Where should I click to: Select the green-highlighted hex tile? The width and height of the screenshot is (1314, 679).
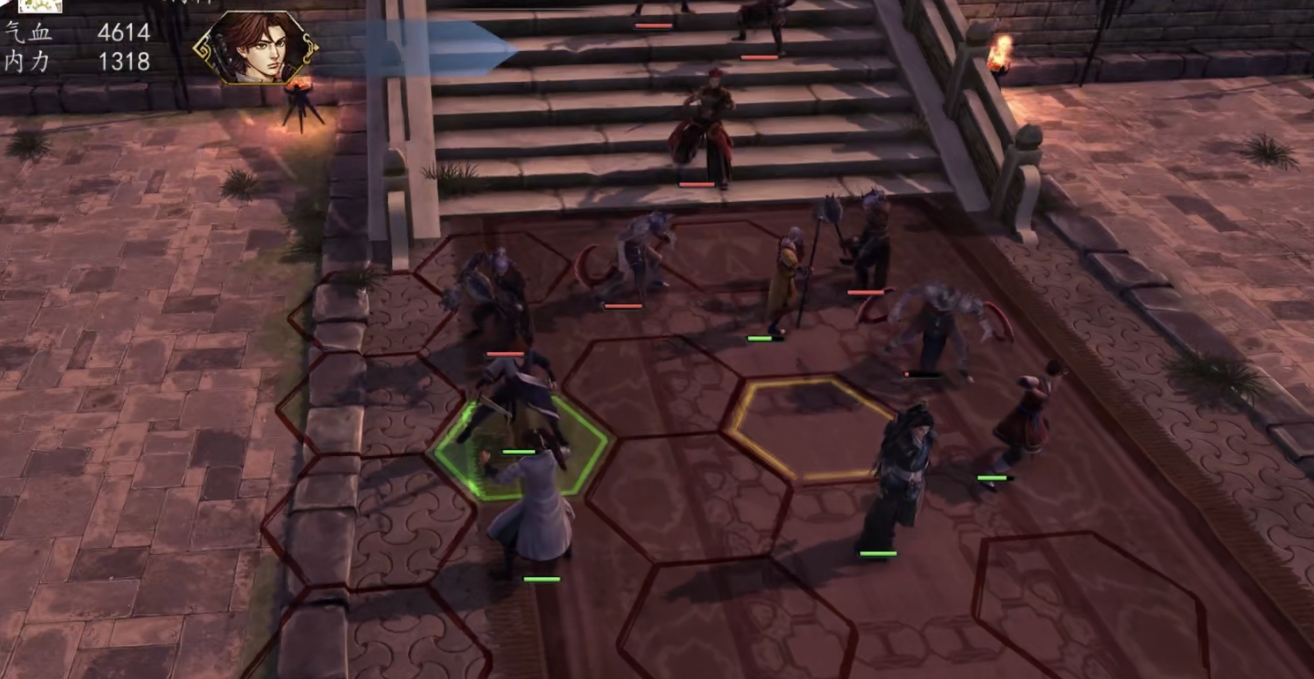point(520,447)
